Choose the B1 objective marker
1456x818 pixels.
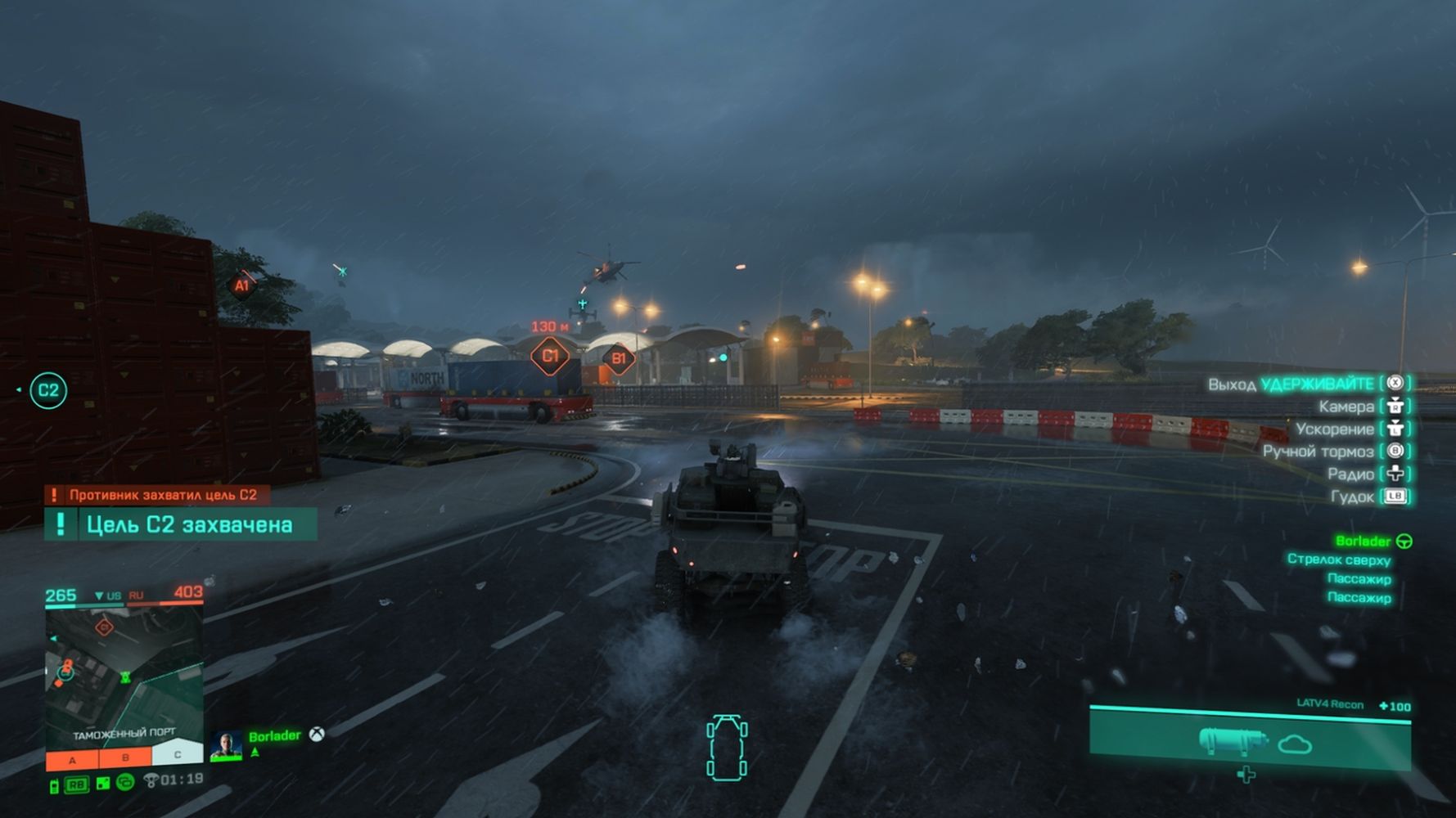coord(619,358)
